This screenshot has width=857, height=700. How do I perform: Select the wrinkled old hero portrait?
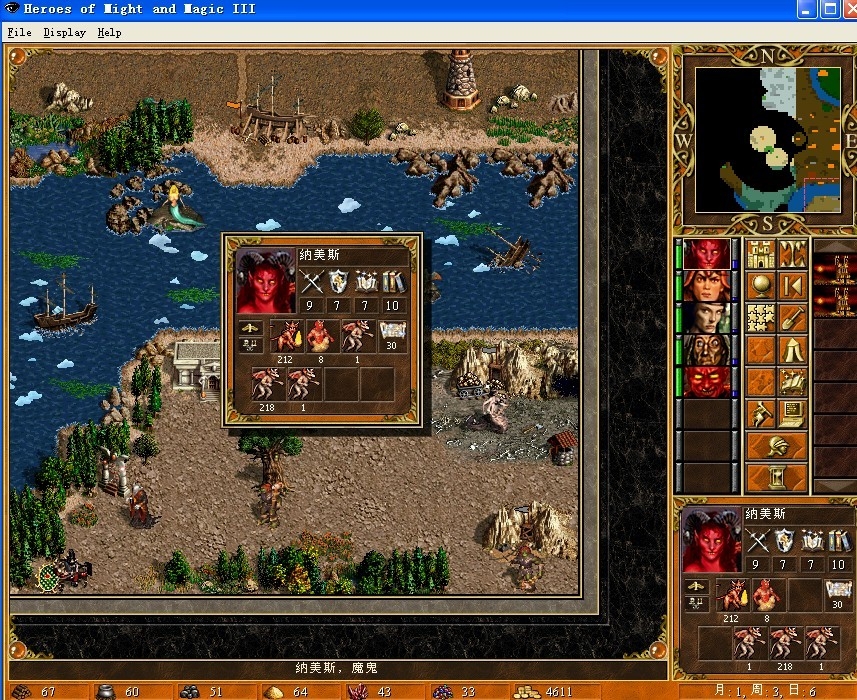pos(708,350)
